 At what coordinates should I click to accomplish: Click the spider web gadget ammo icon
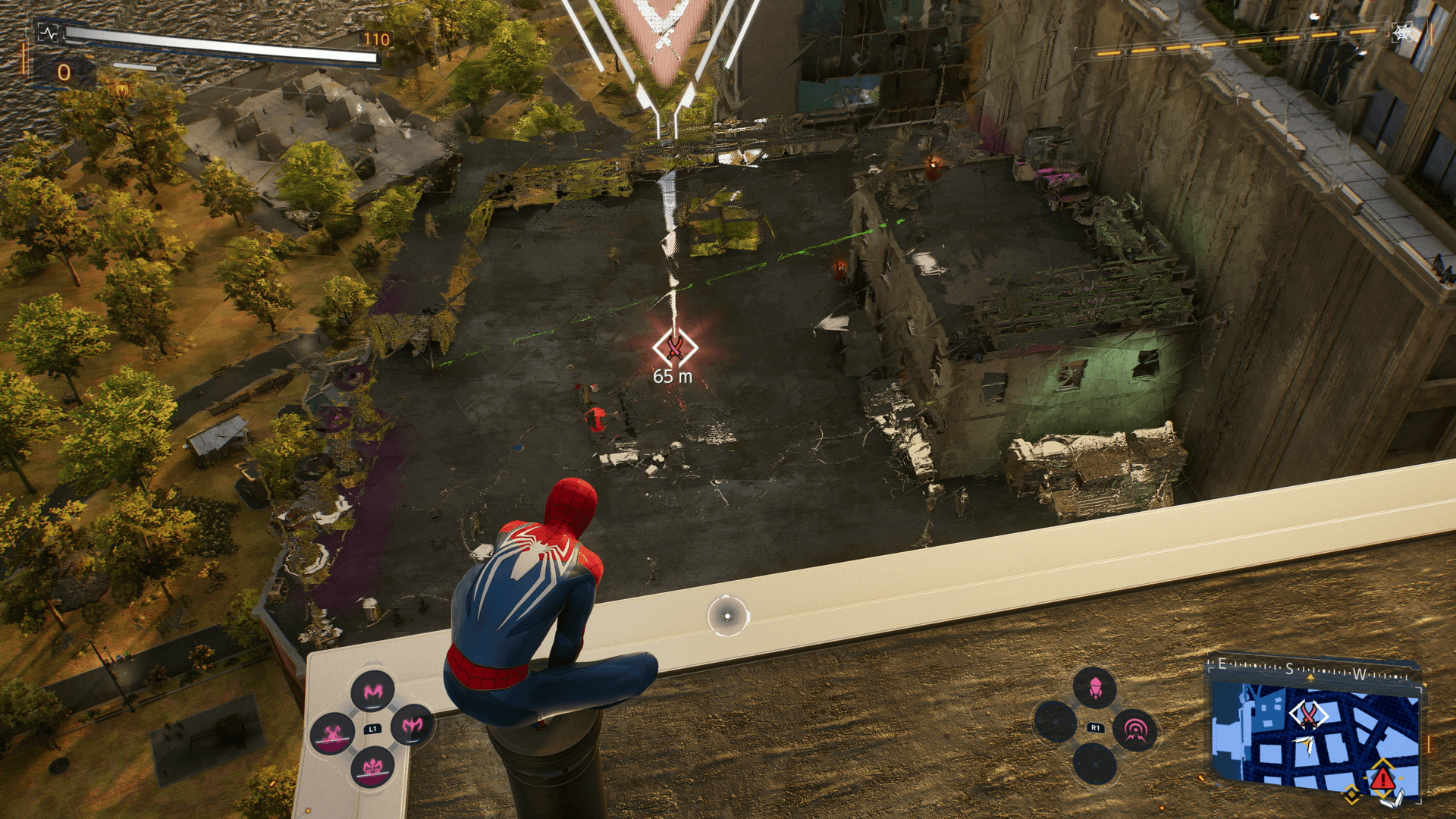[1402, 33]
